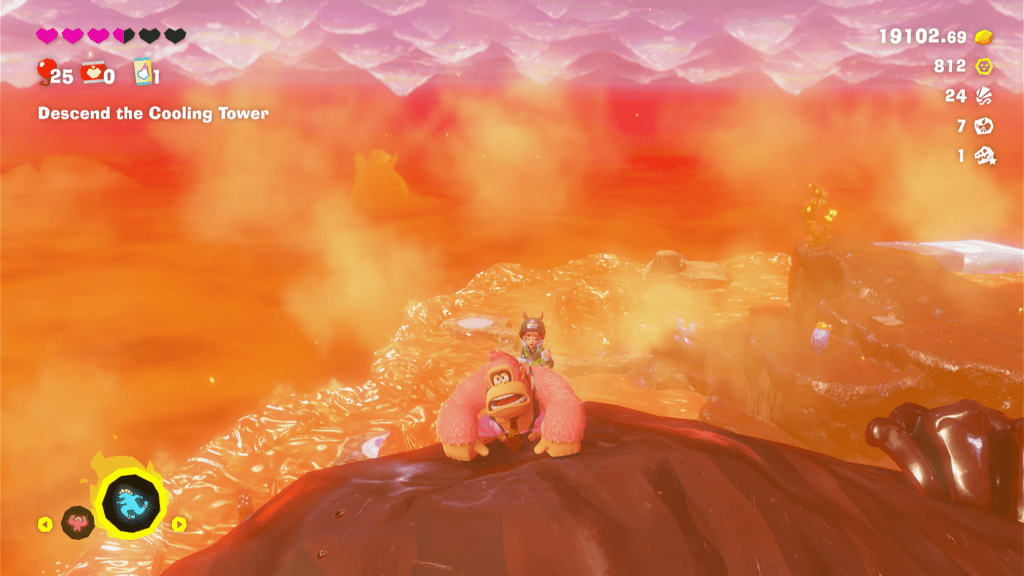Open the "Descend the Cooling Tower" objective
Viewport: 1024px width, 576px height.
[x=153, y=114]
